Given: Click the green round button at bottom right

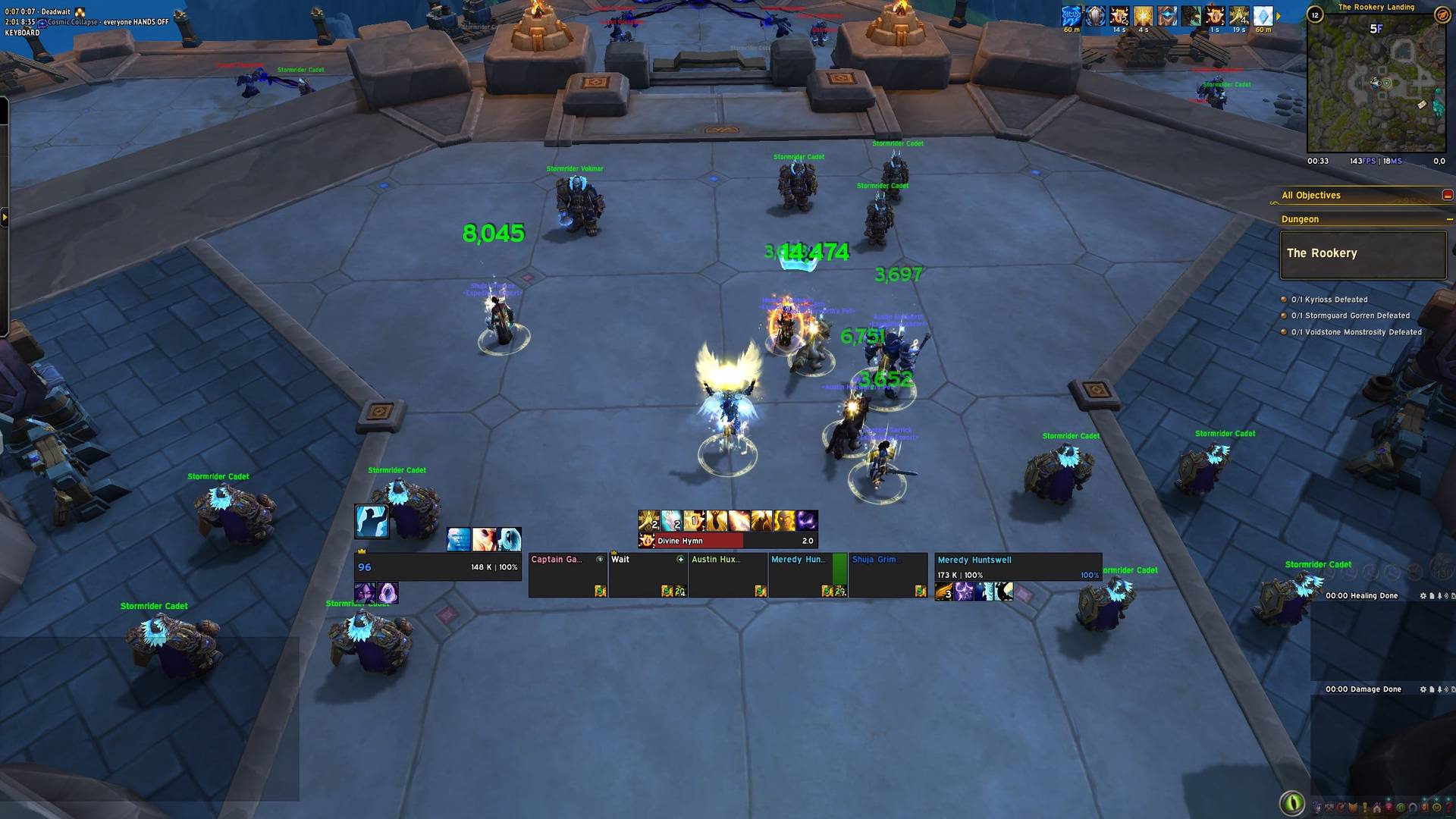Looking at the screenshot, I should pos(1291,802).
